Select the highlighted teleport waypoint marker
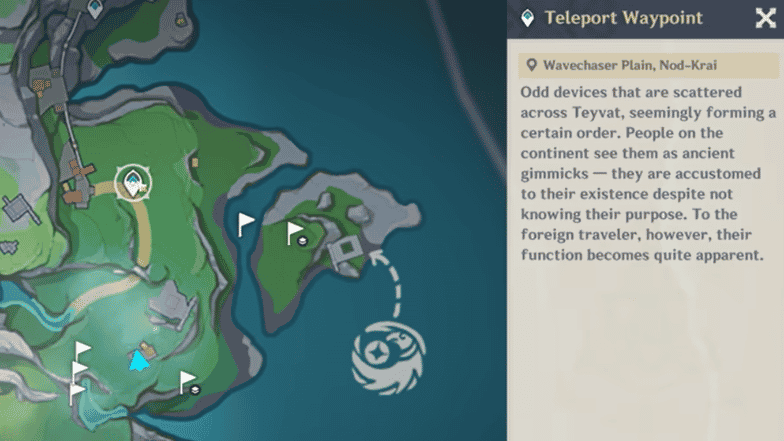The width and height of the screenshot is (784, 441). [132, 182]
